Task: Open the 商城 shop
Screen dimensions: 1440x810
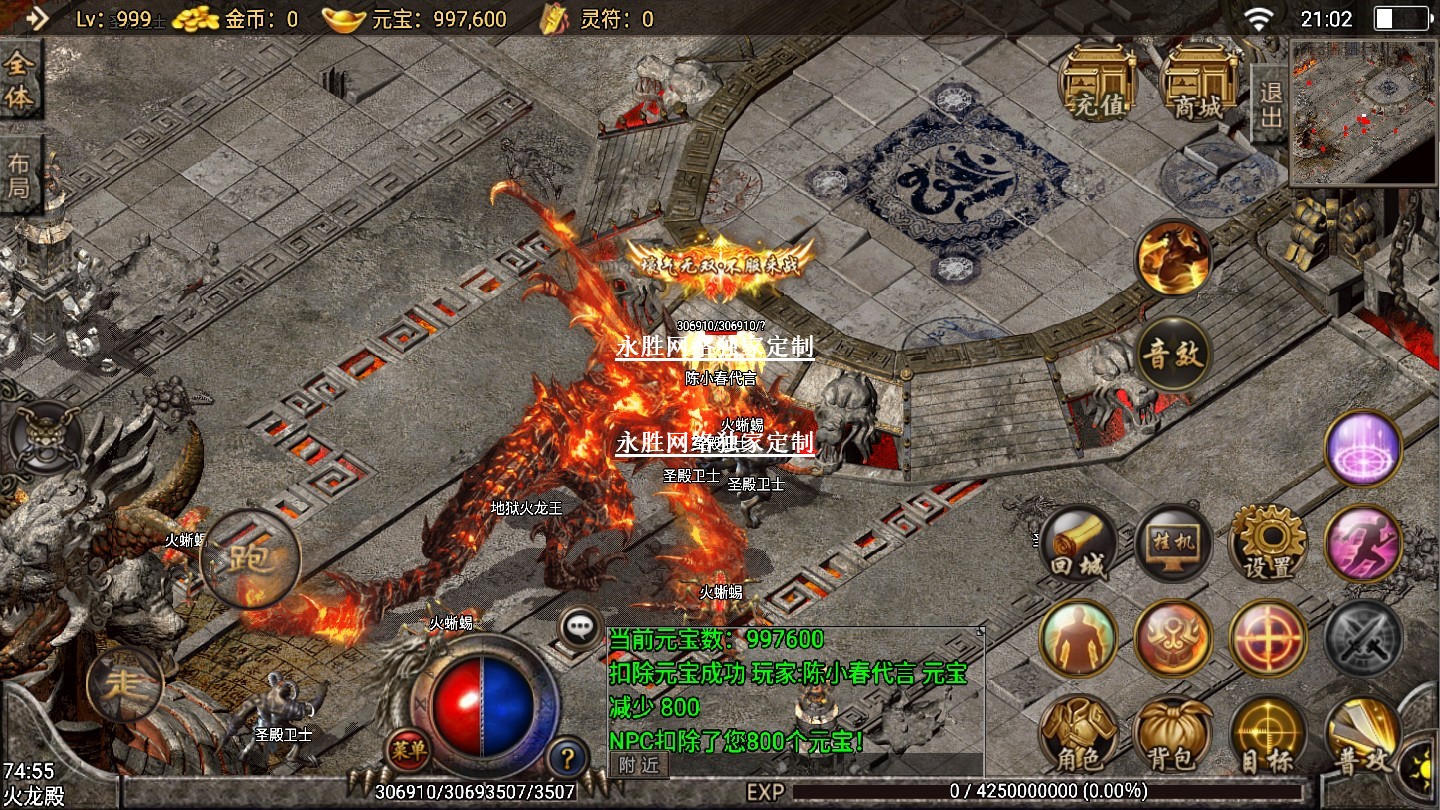Action: tap(1197, 82)
